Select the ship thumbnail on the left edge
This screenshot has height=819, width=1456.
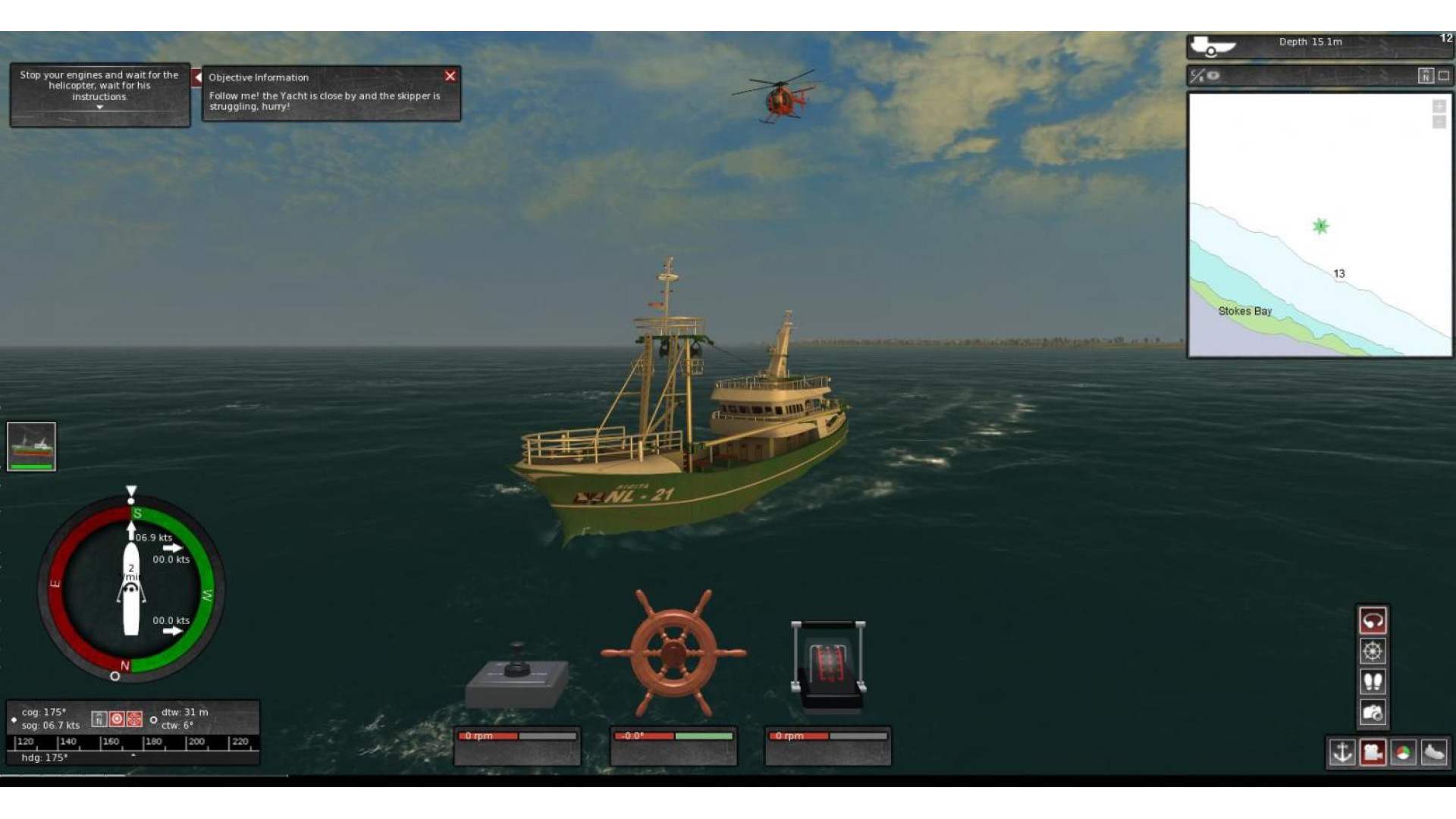click(x=31, y=447)
